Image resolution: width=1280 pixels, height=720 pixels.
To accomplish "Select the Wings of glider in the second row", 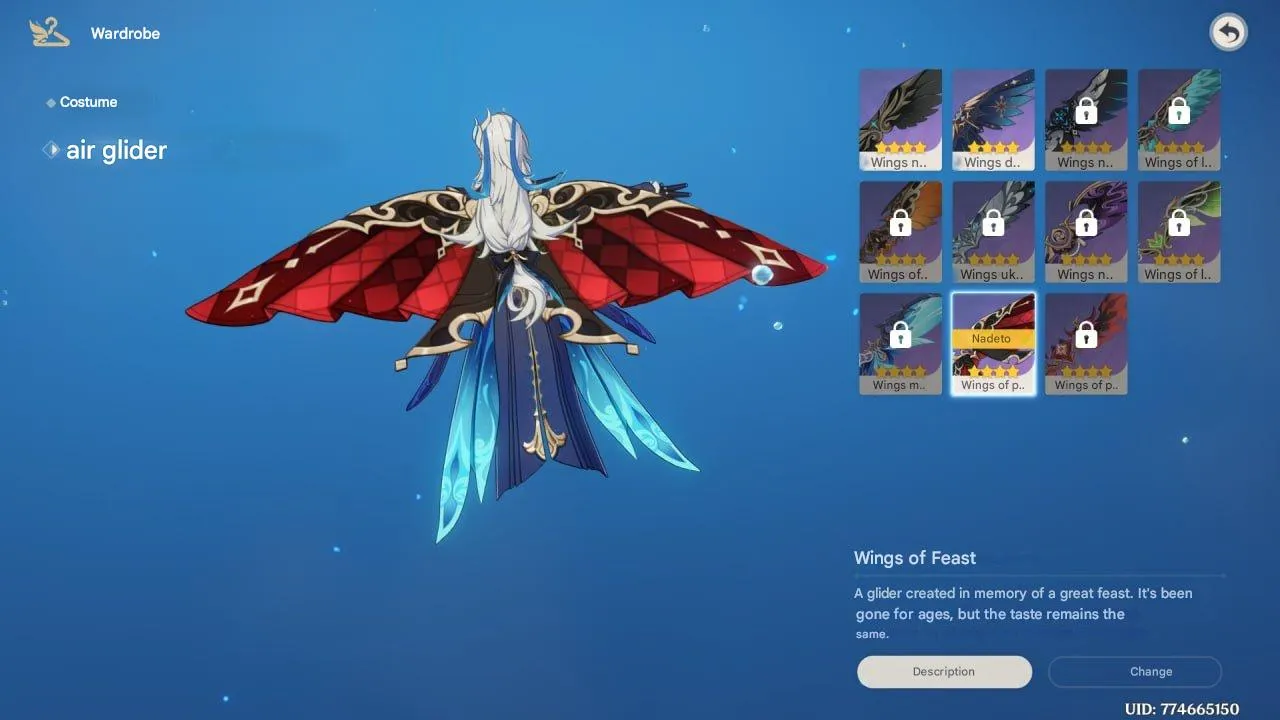I will [899, 231].
